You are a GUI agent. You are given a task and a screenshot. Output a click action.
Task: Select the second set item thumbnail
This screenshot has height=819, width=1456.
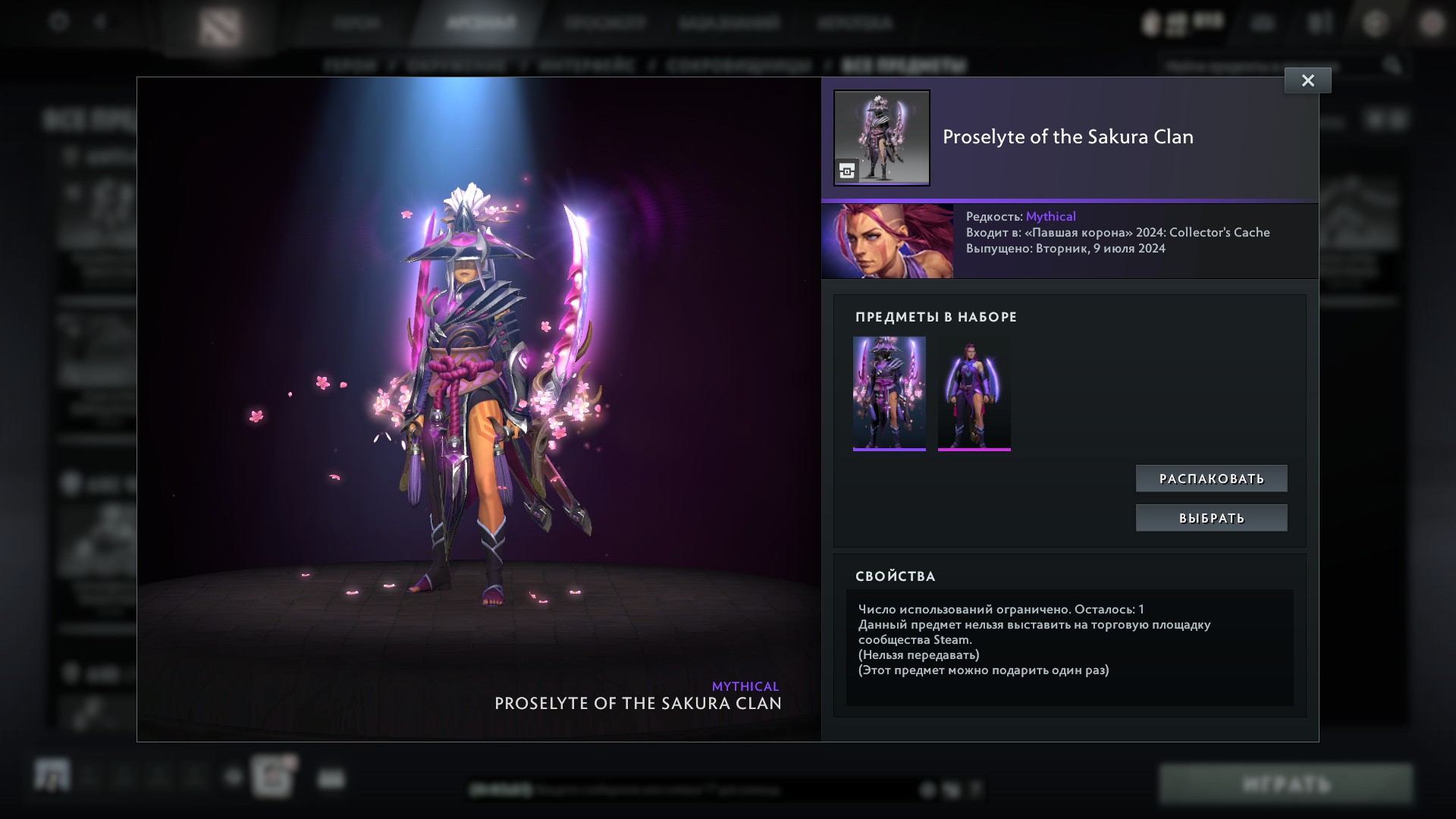click(x=974, y=393)
